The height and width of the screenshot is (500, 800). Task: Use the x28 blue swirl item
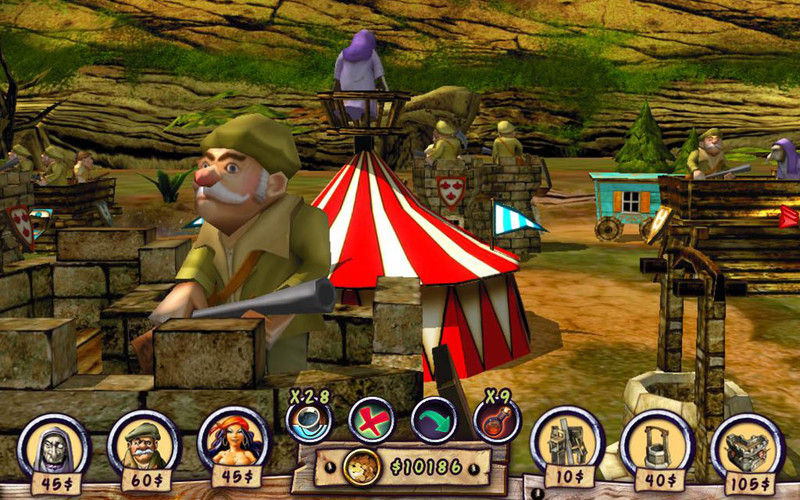click(x=309, y=421)
